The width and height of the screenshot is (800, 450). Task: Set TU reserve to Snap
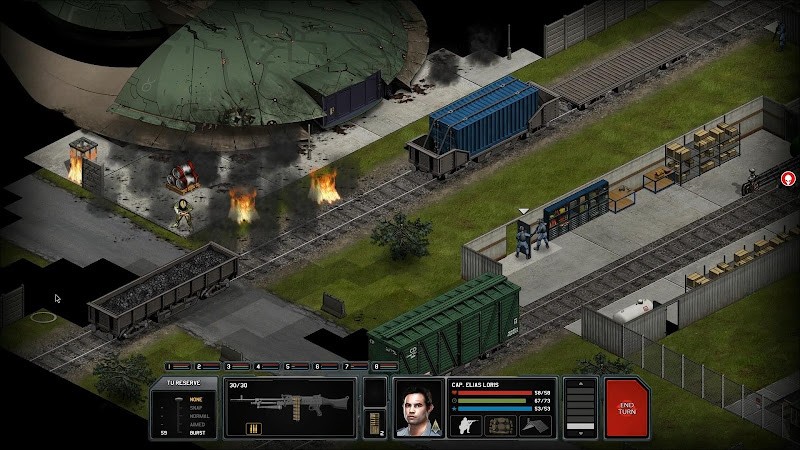pos(196,405)
